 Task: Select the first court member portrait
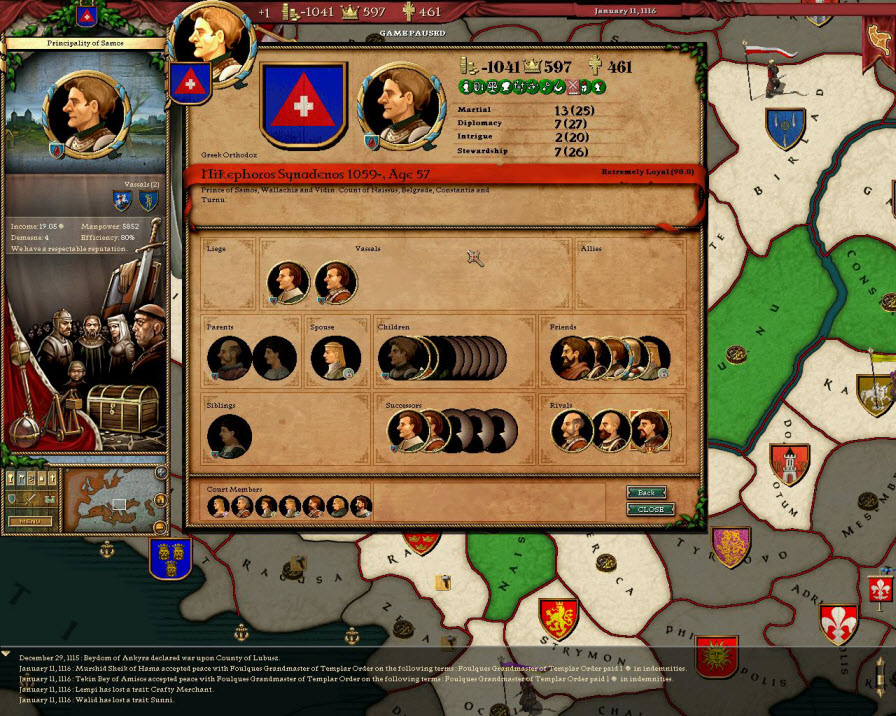point(218,507)
